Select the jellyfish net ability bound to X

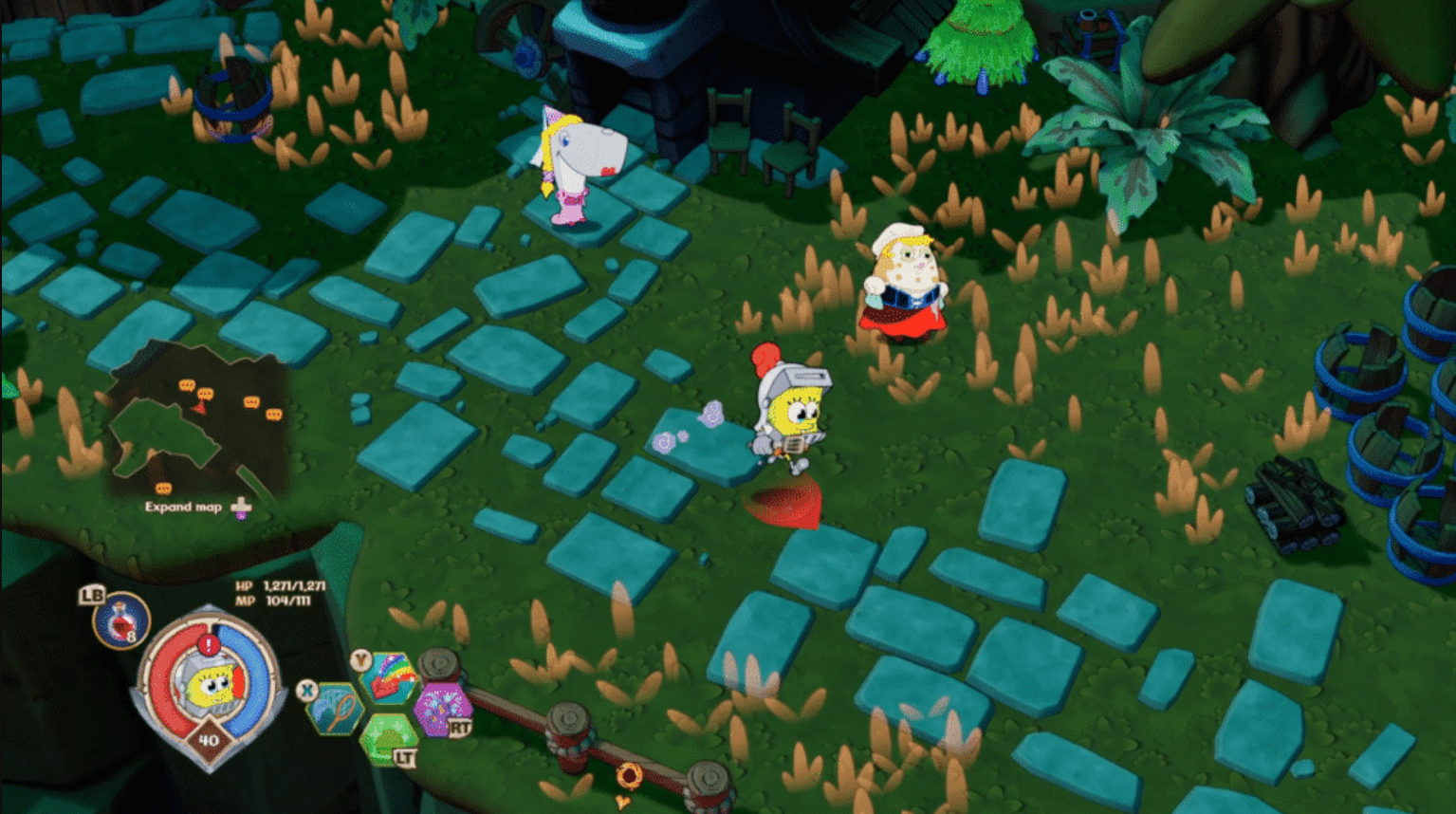click(336, 709)
